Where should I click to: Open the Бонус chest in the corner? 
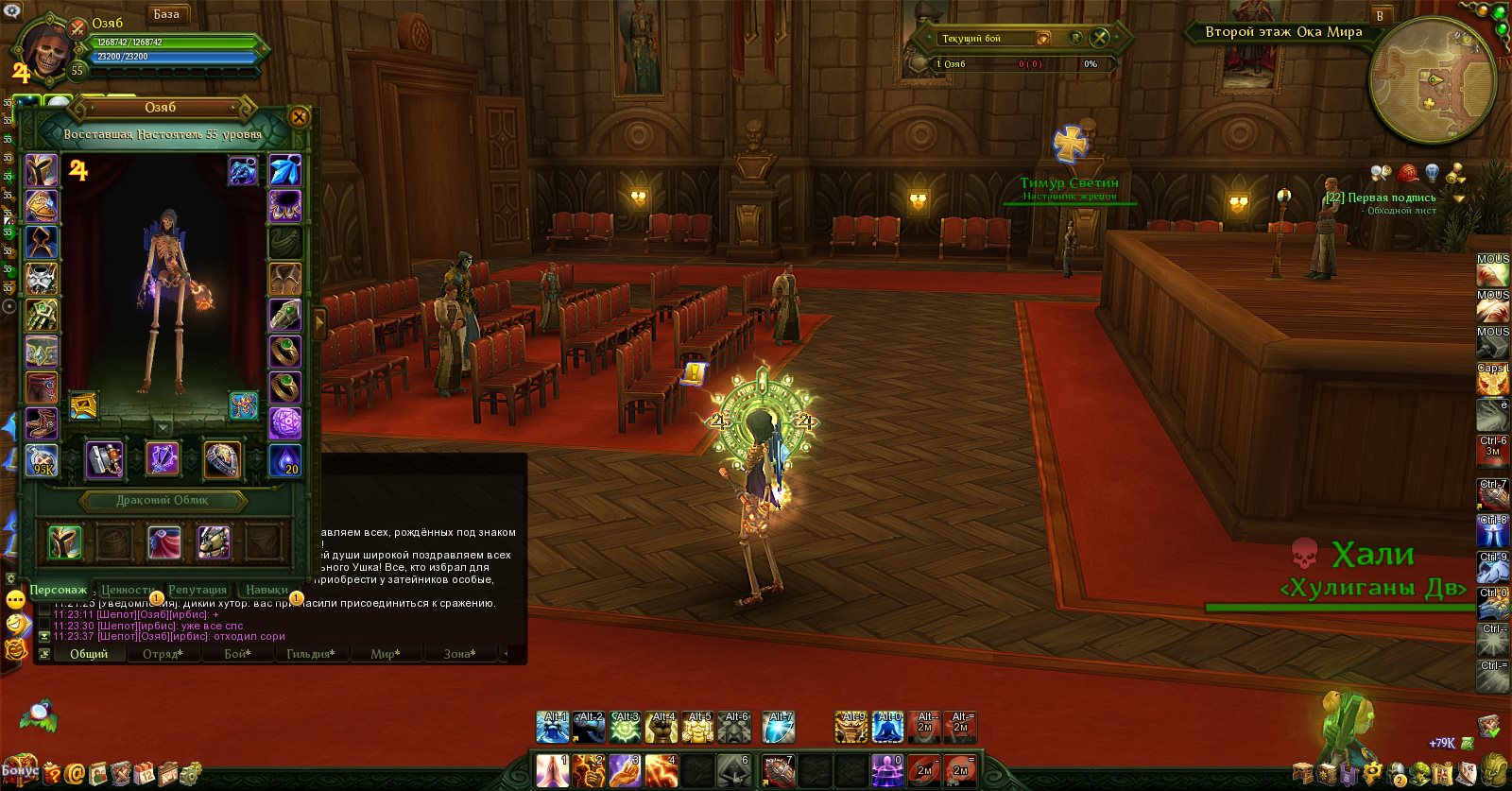(x=19, y=769)
